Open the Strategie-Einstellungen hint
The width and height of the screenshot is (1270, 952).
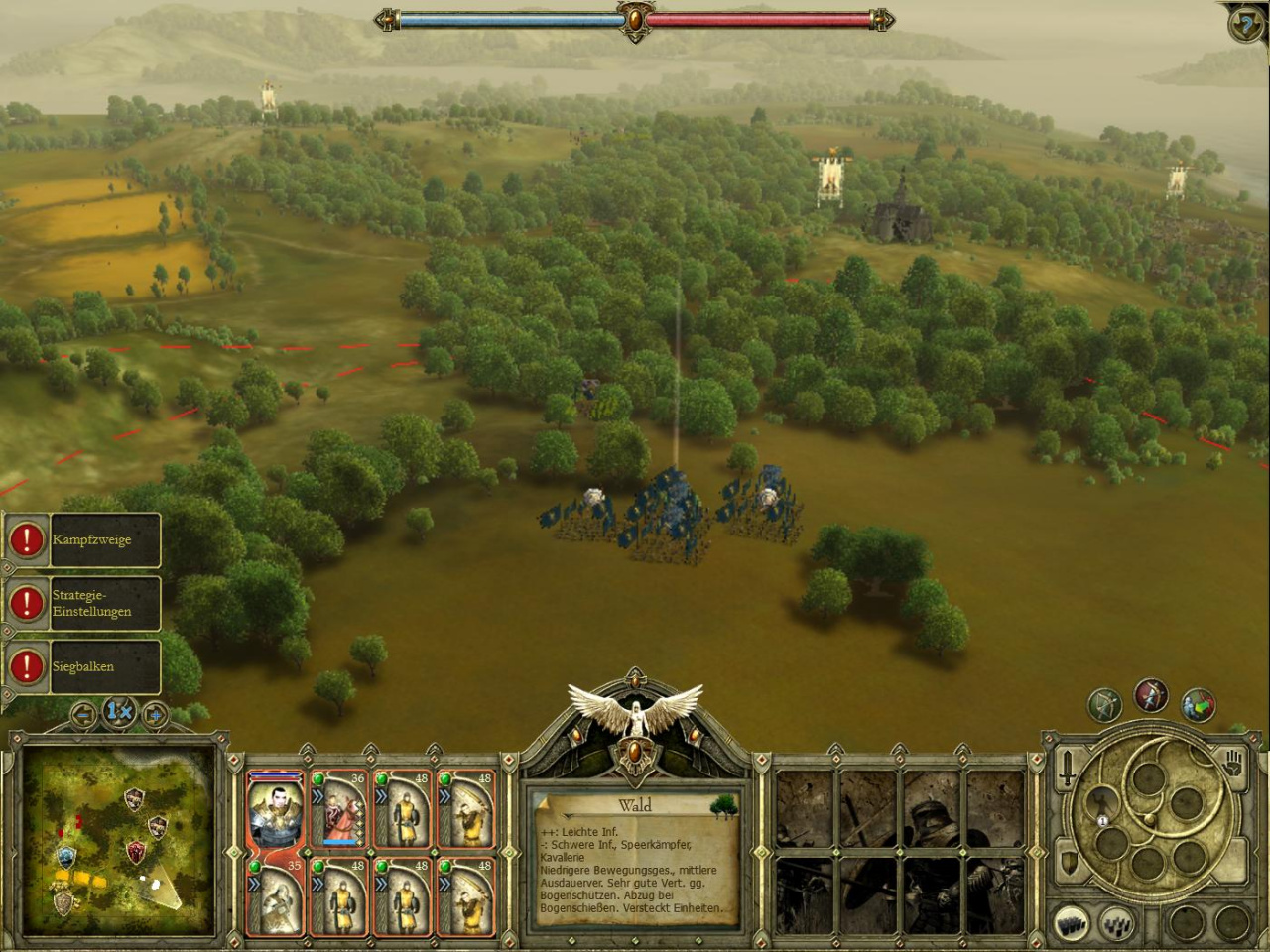pyautogui.click(x=82, y=603)
